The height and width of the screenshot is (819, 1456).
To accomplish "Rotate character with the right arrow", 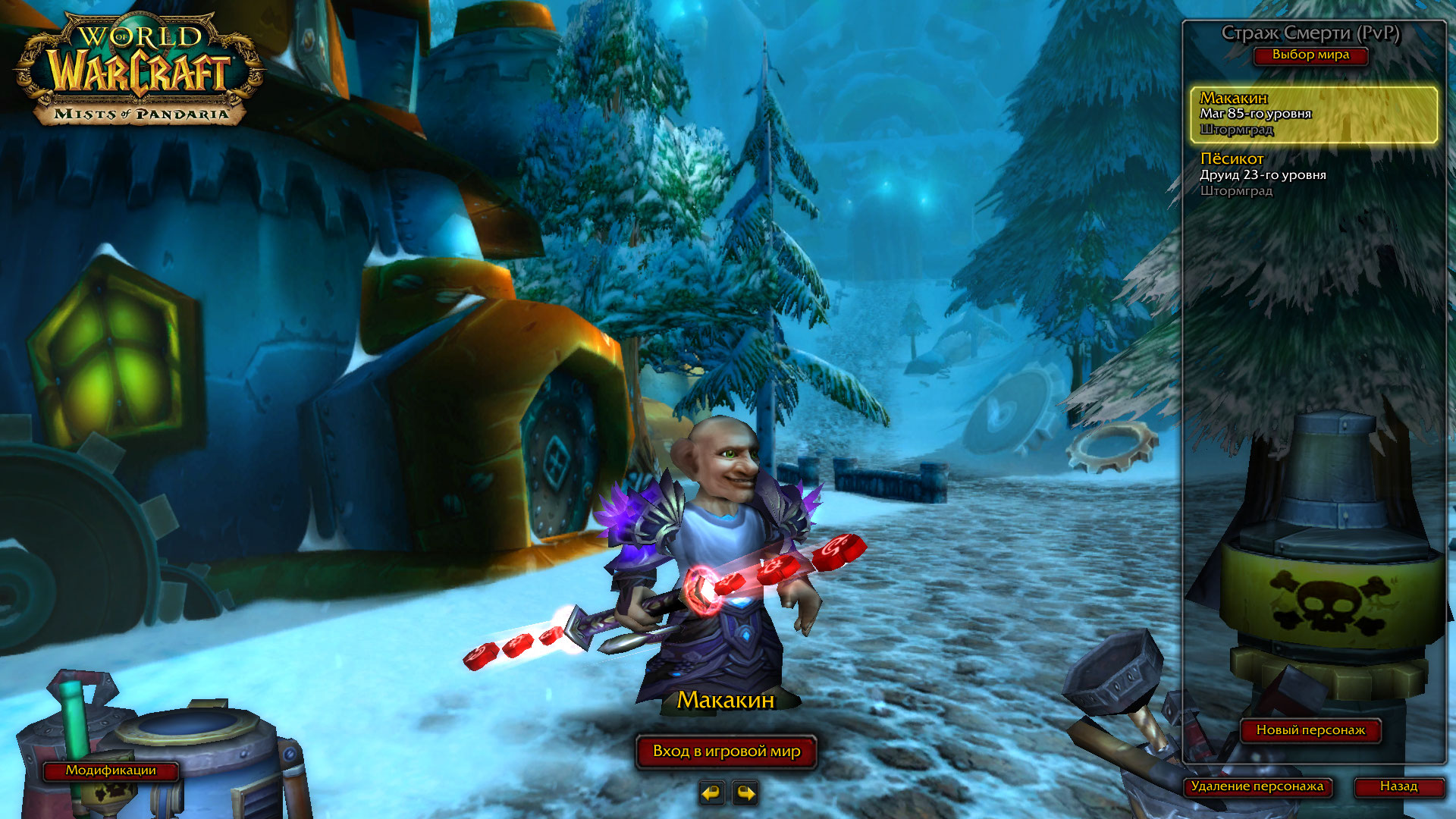I will pos(746,793).
